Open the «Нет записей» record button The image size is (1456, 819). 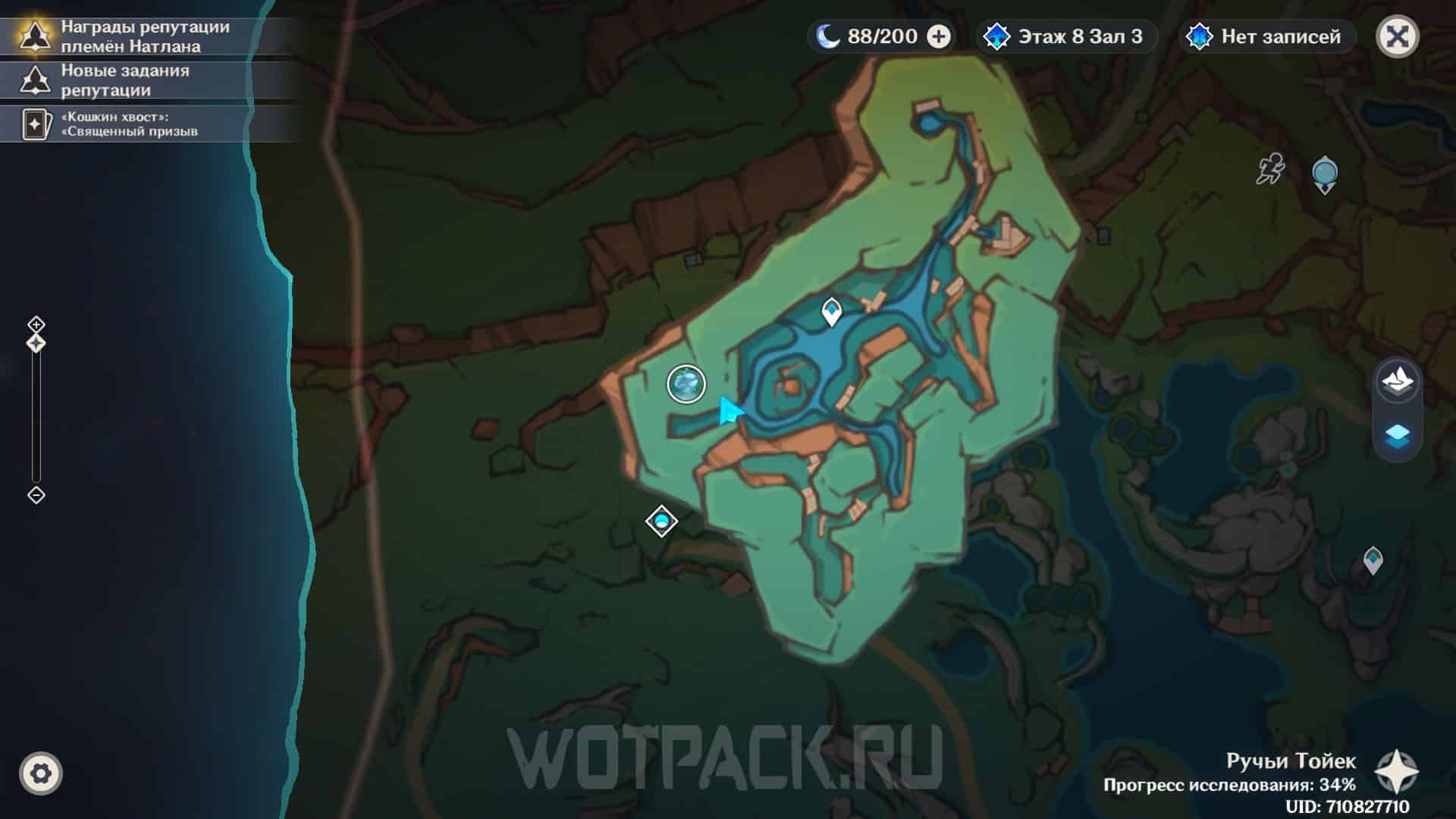tap(1266, 36)
